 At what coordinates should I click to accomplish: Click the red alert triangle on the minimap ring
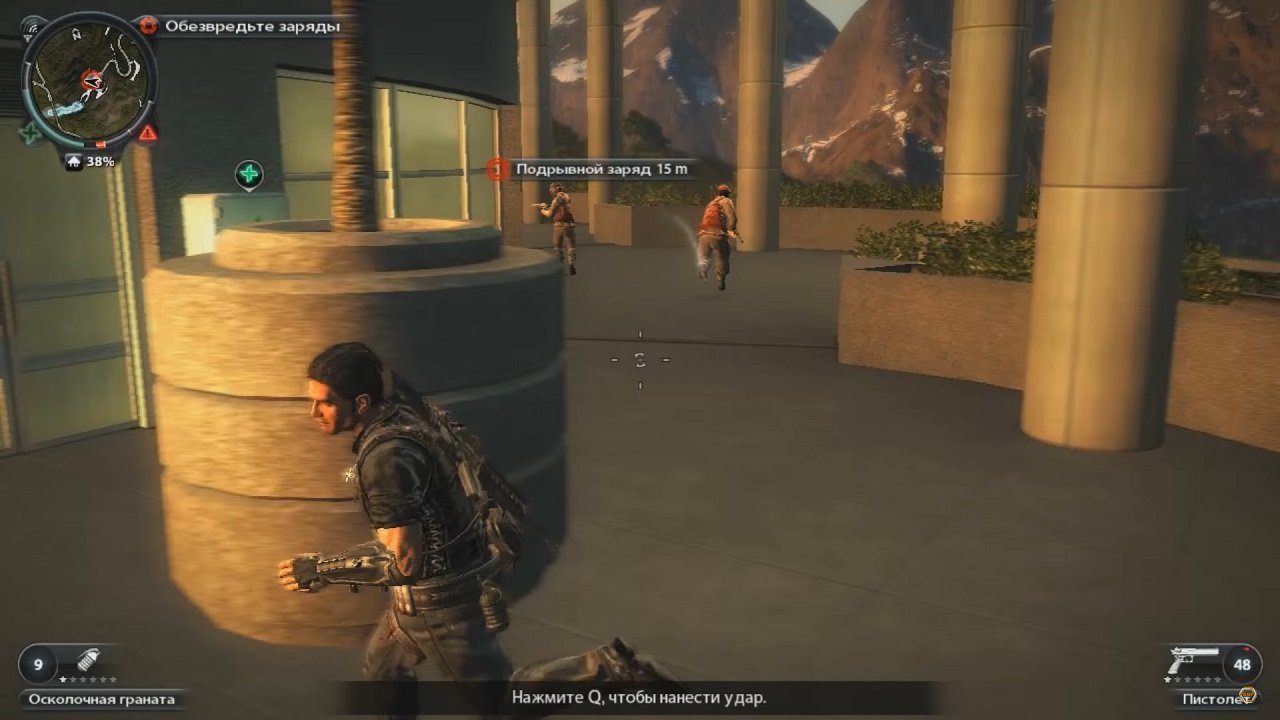click(x=147, y=132)
